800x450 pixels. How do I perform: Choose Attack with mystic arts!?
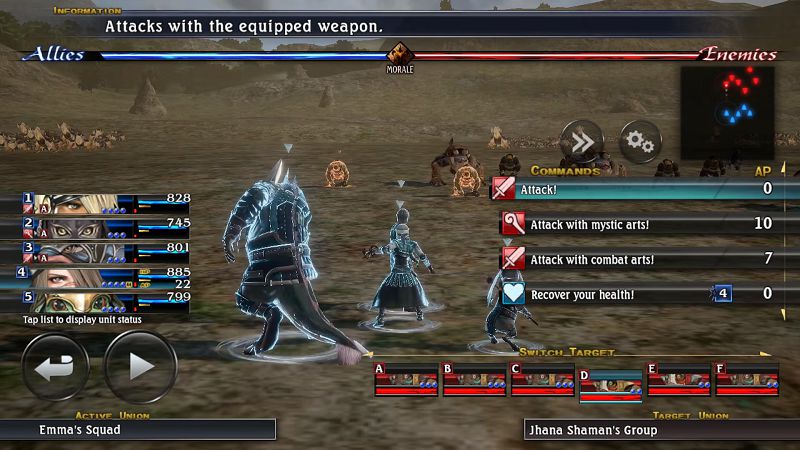click(x=630, y=223)
